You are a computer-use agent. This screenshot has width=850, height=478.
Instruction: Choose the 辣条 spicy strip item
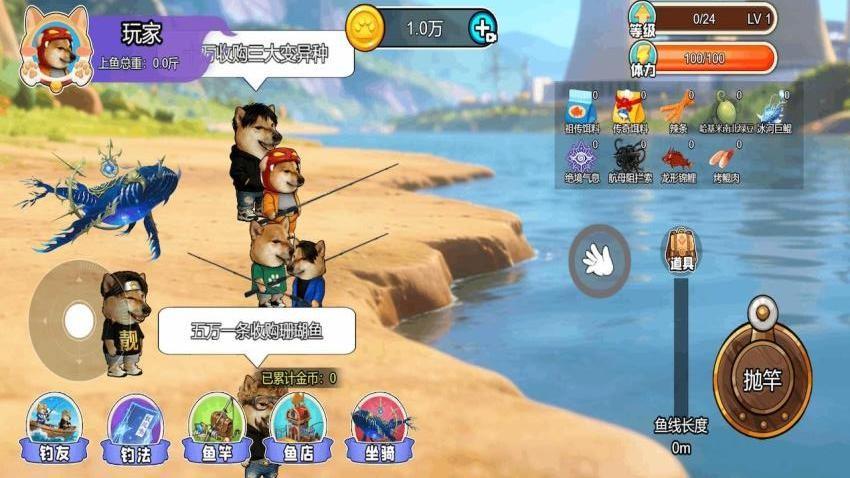click(679, 110)
